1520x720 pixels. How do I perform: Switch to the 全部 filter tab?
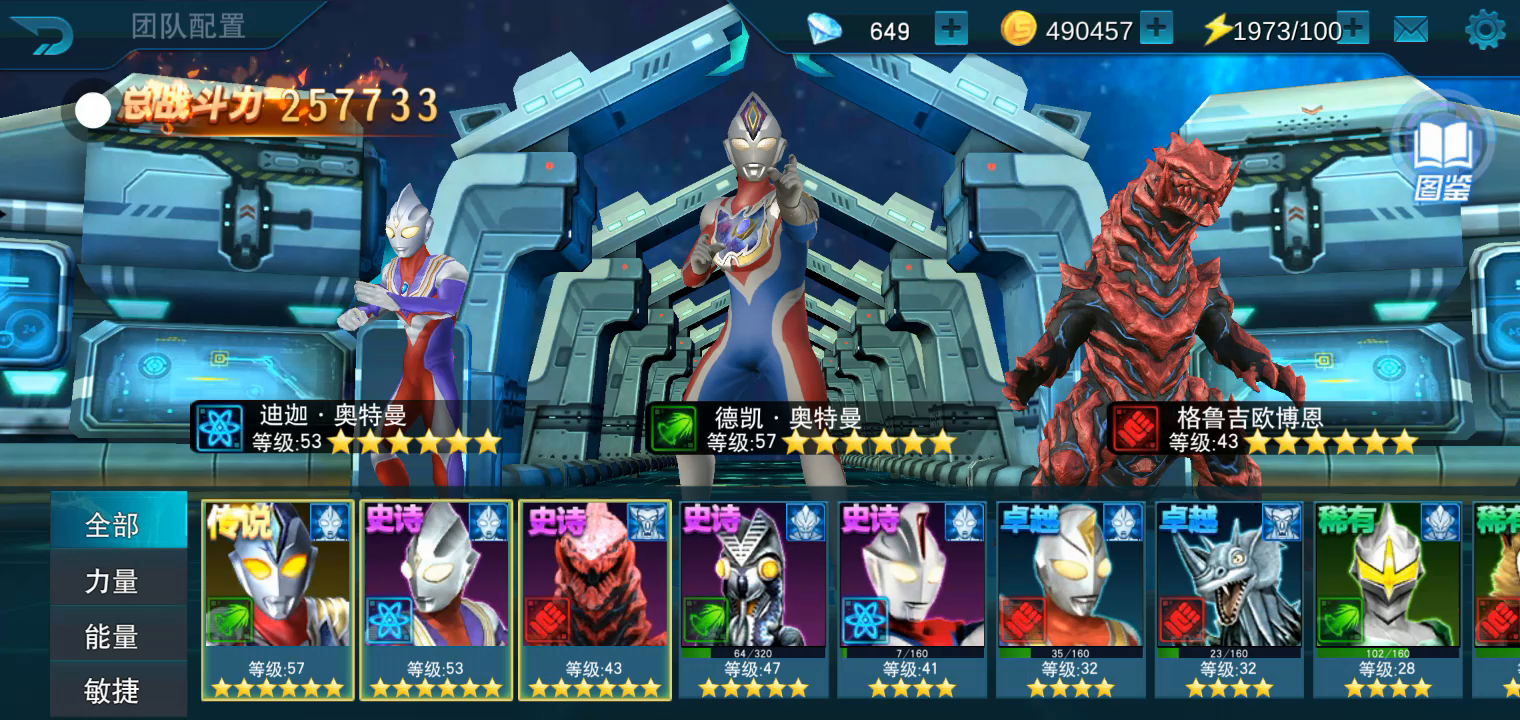pyautogui.click(x=112, y=524)
